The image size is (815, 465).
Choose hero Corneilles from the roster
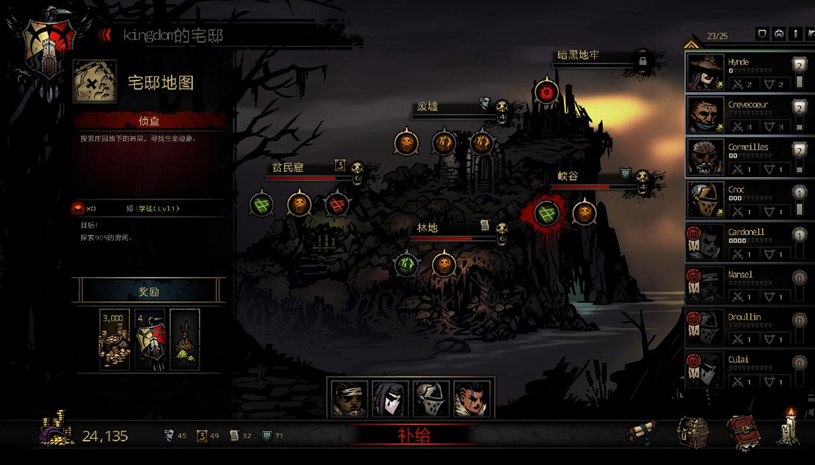(747, 157)
